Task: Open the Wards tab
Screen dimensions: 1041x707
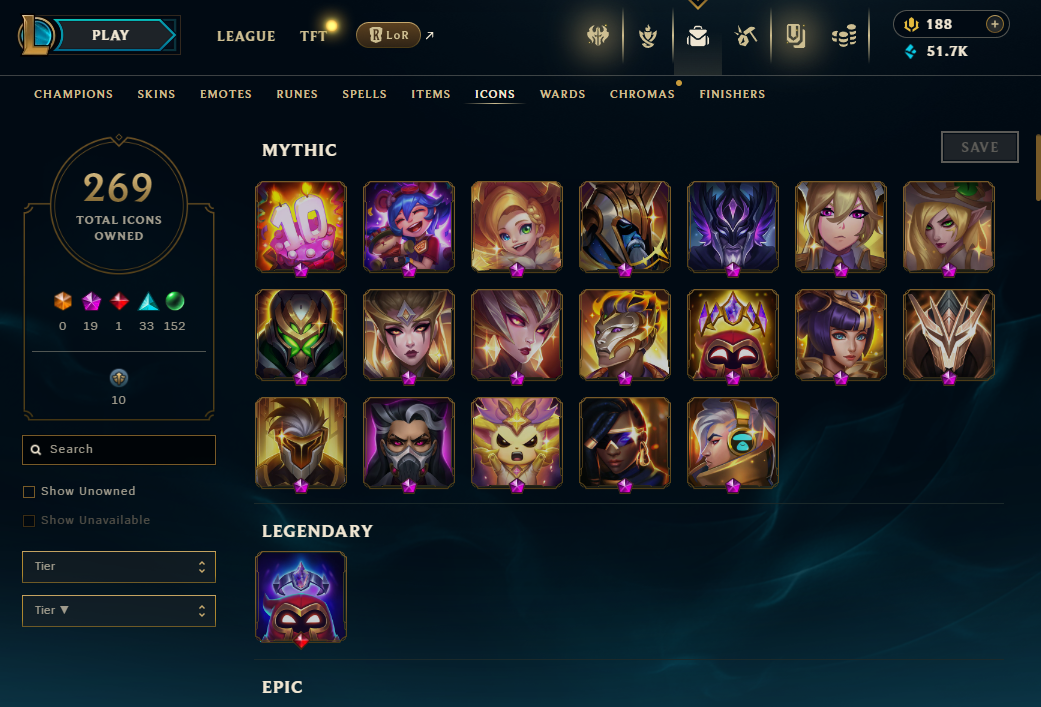Action: pyautogui.click(x=562, y=94)
